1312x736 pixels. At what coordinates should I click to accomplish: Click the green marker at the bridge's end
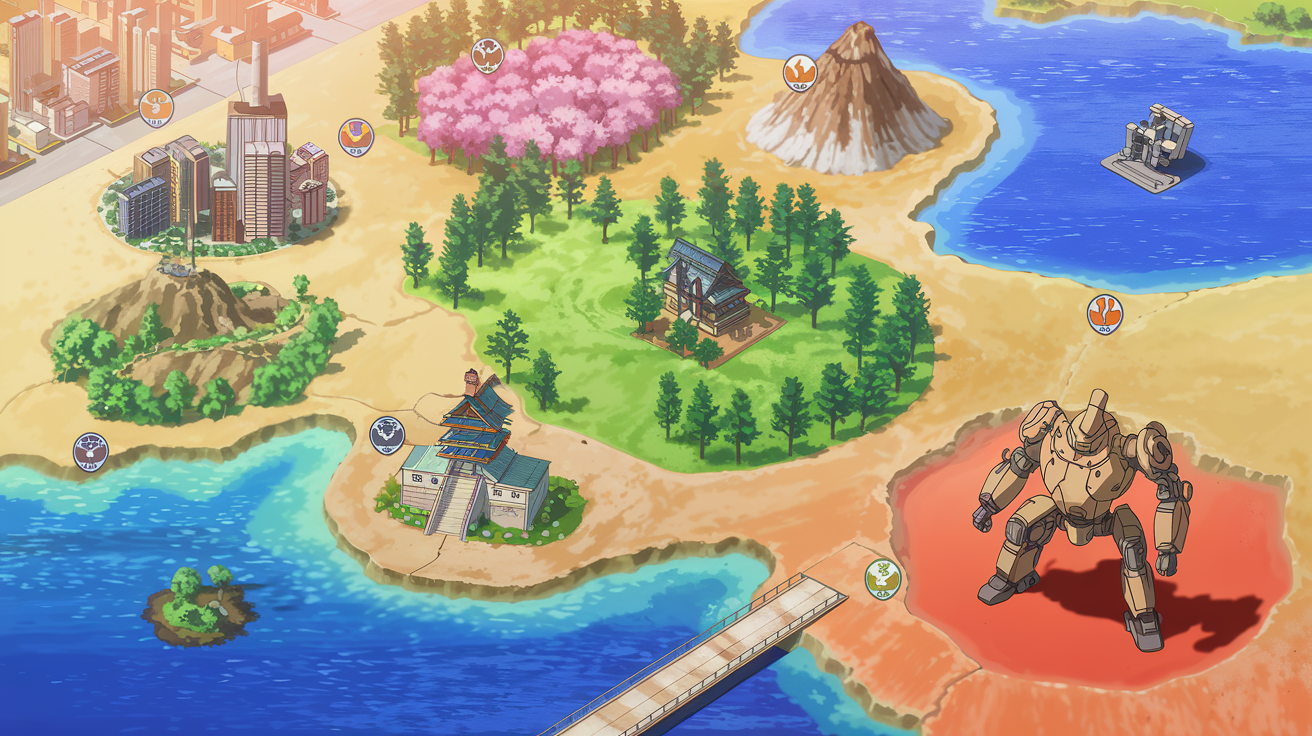coord(882,576)
